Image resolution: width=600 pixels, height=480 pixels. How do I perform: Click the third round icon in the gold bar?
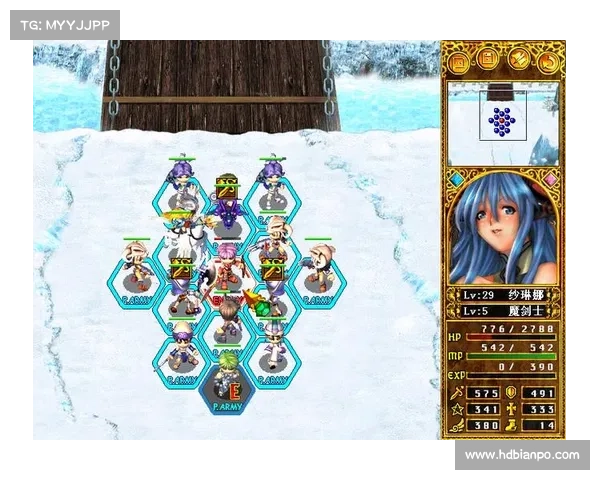coord(518,61)
